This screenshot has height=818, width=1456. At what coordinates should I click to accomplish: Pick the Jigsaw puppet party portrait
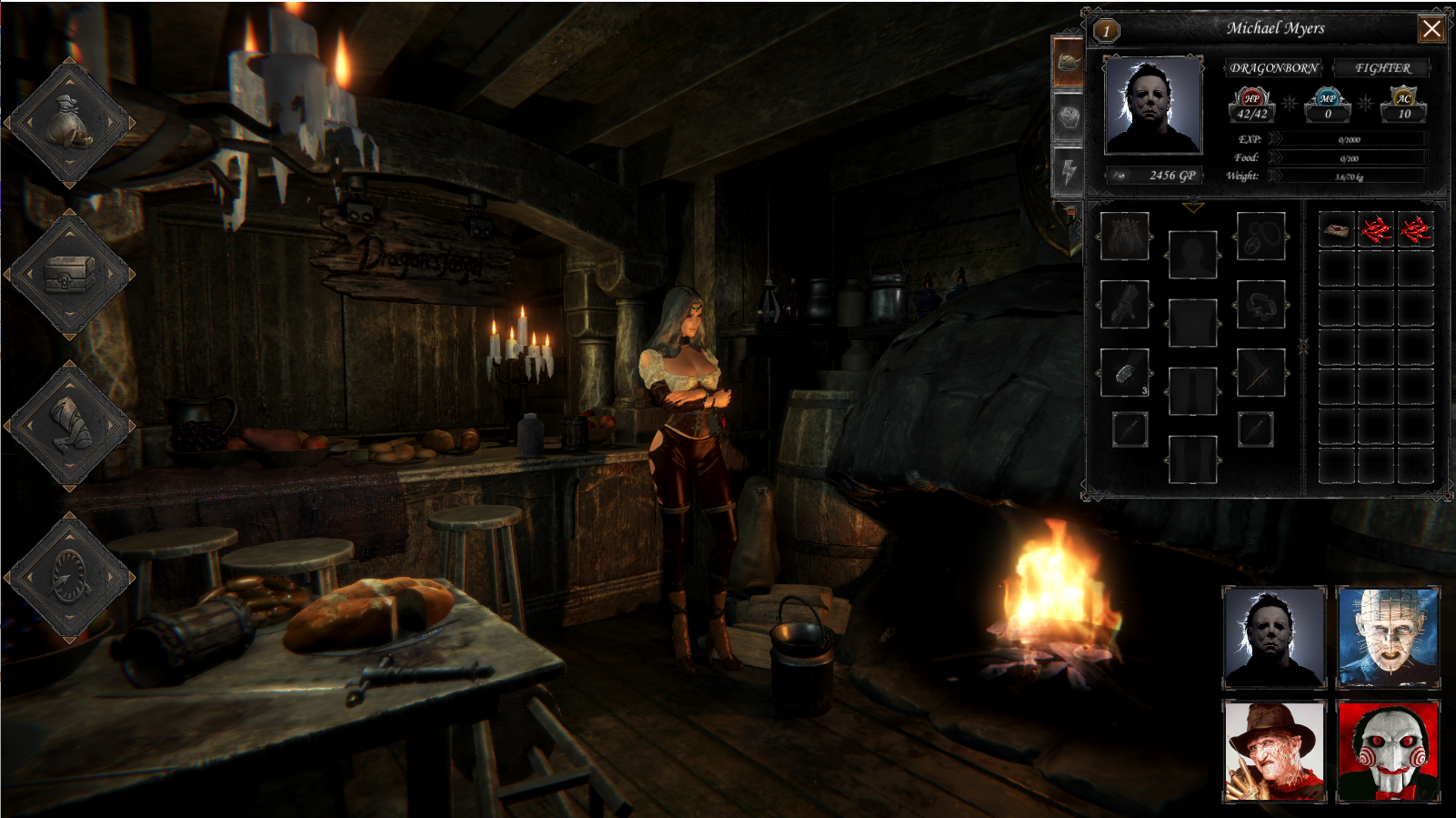[1388, 751]
